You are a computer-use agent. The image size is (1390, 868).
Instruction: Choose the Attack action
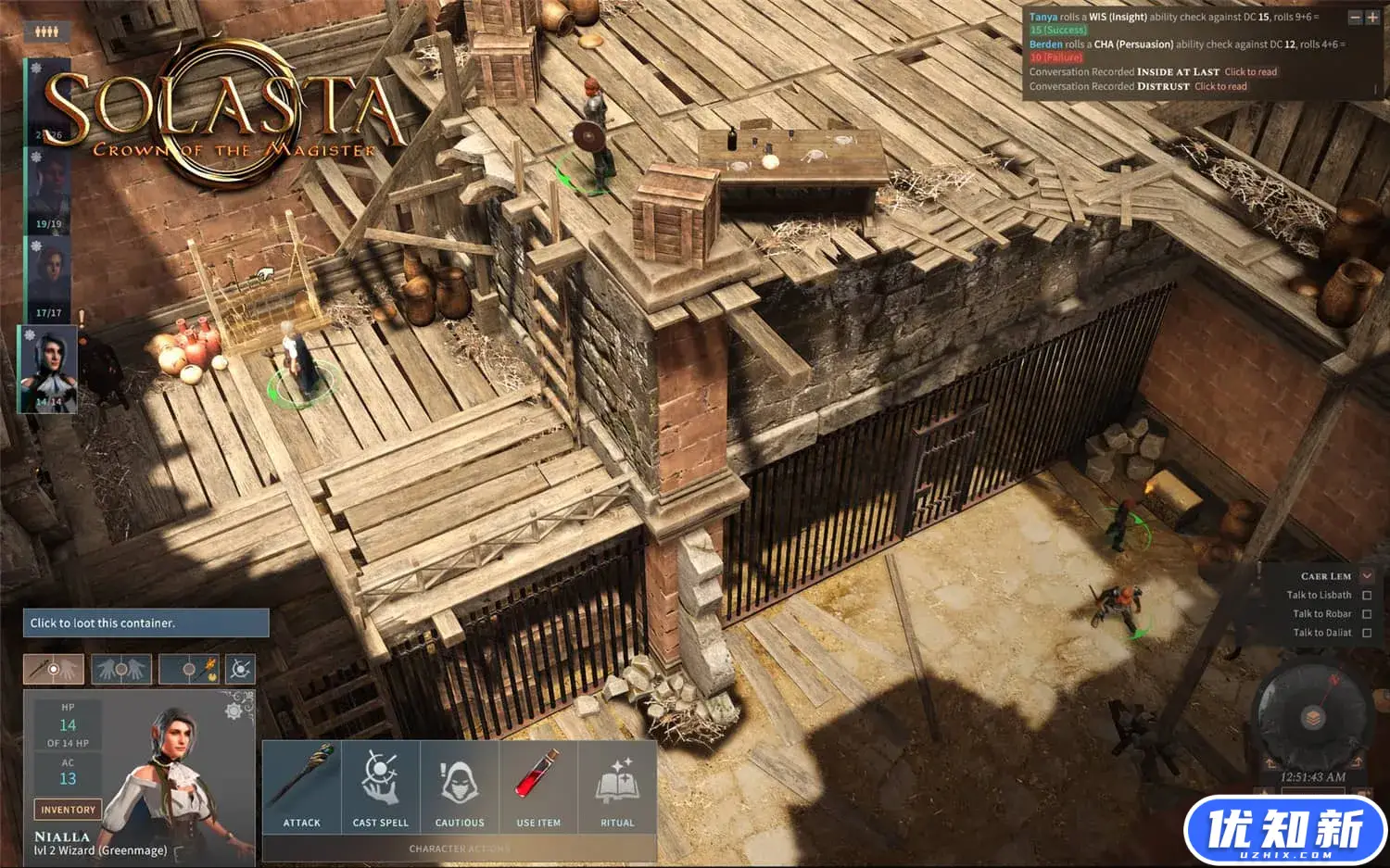[302, 786]
